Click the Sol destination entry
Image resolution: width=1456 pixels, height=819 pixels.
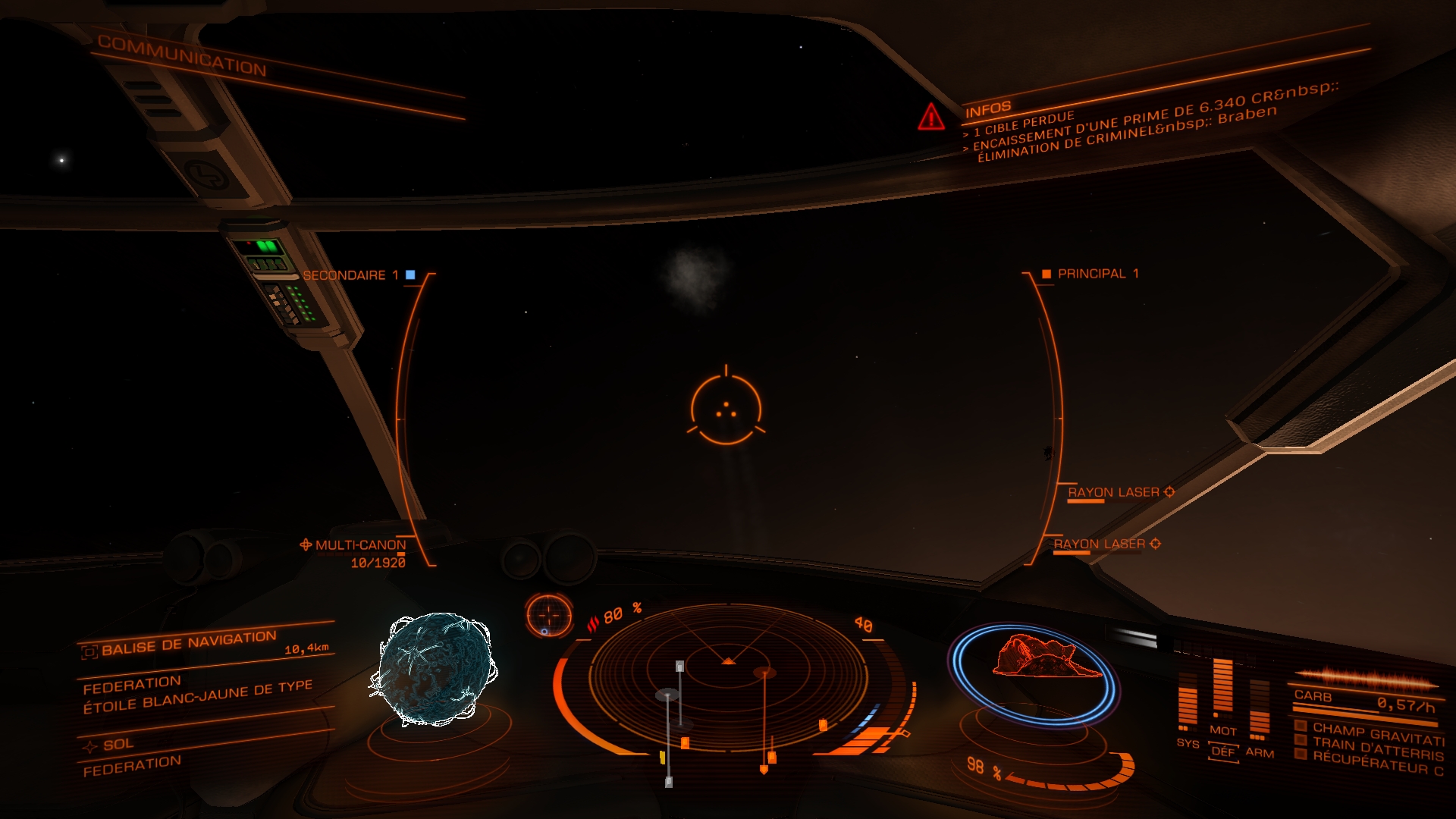tap(118, 745)
